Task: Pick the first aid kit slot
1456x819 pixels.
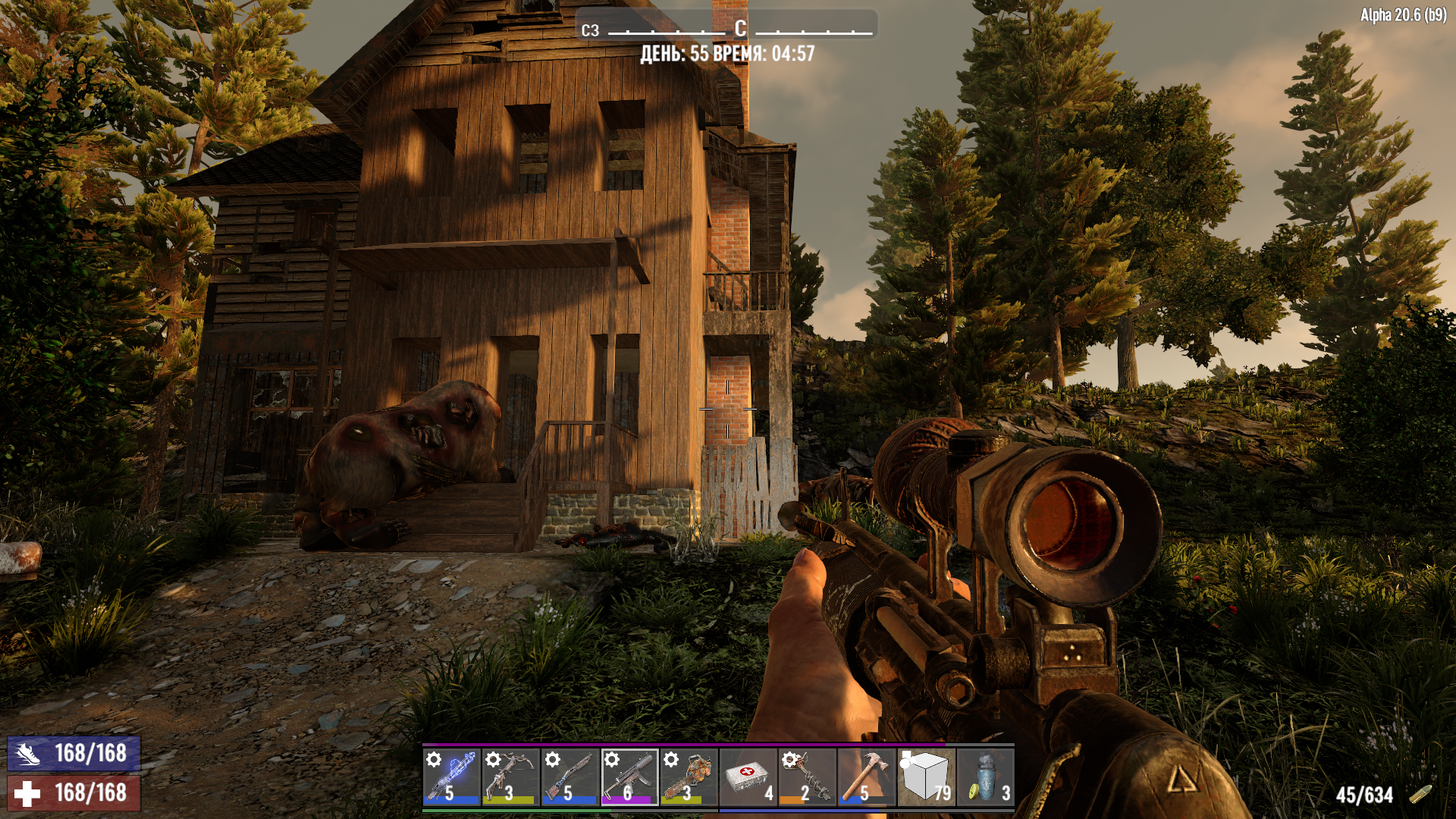Action: coord(748,777)
